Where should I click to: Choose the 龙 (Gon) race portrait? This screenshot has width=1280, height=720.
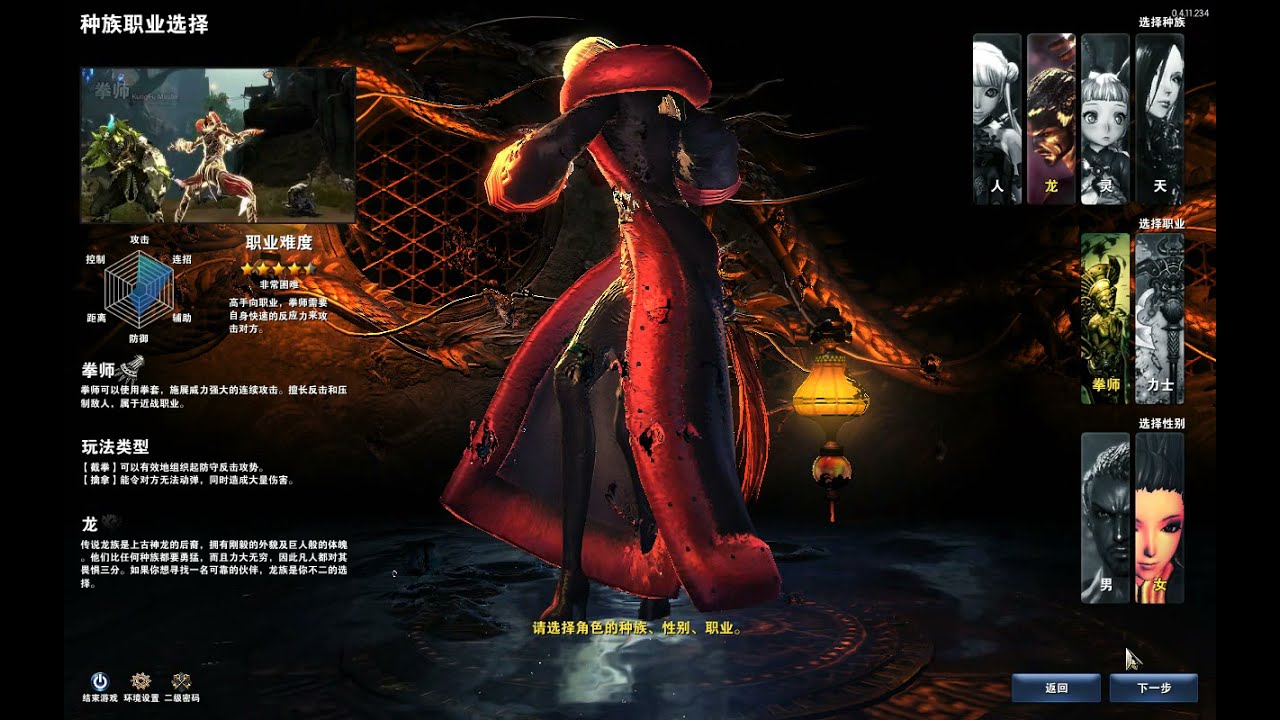1051,119
